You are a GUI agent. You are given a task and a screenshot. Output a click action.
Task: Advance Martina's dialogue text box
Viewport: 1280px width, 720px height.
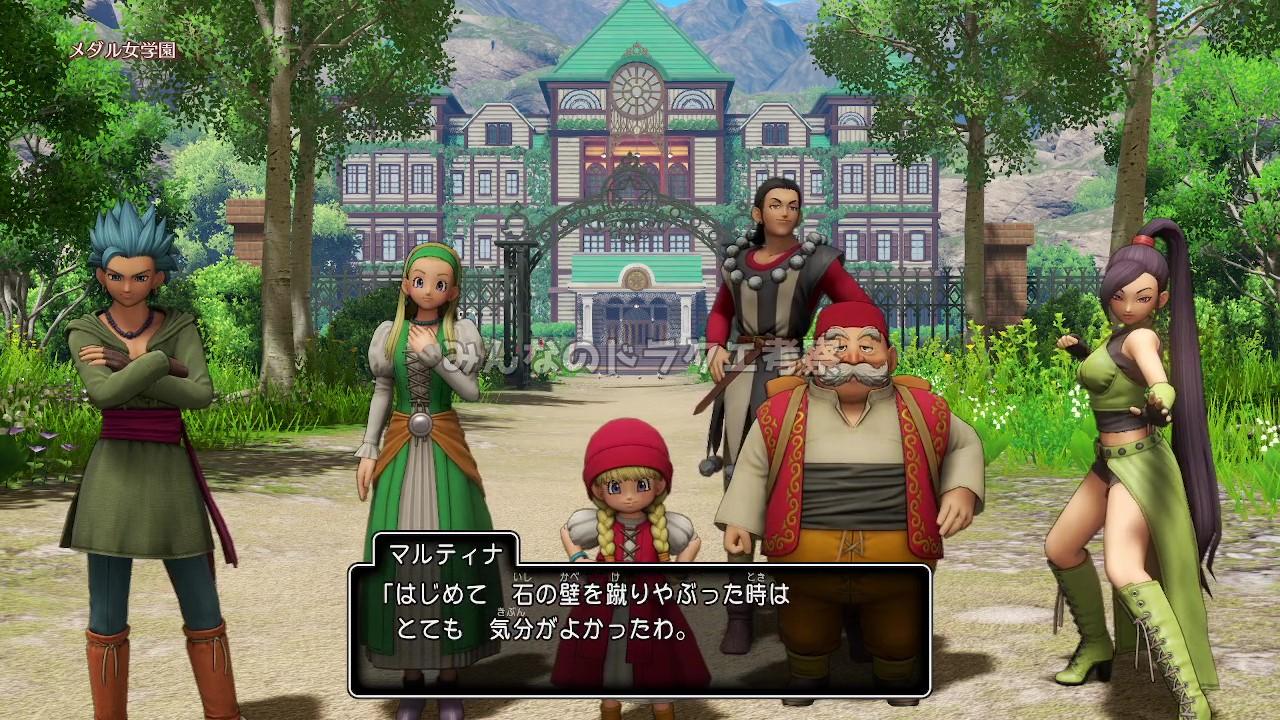640,628
